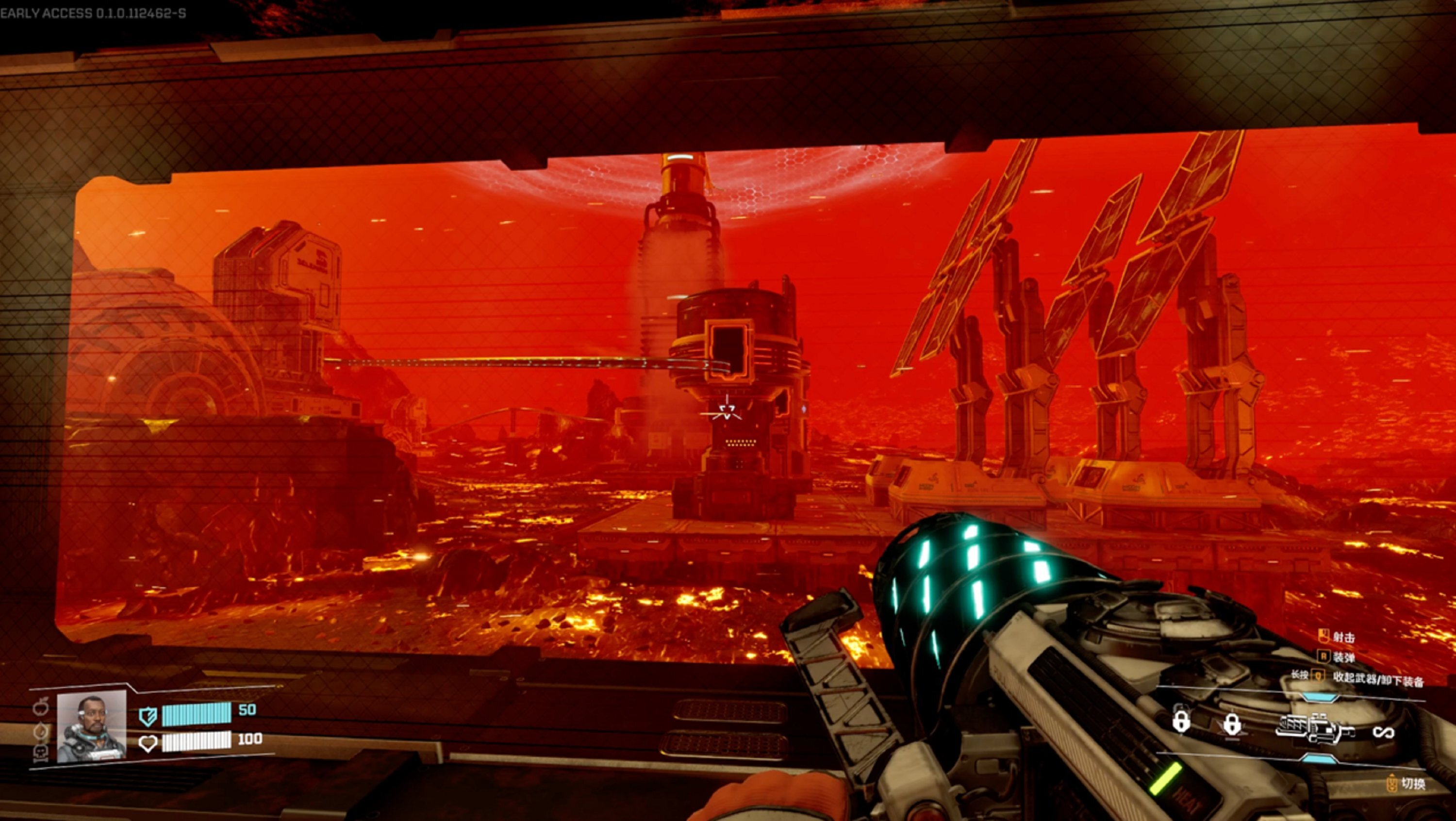Click the white heart health icon

[x=148, y=742]
